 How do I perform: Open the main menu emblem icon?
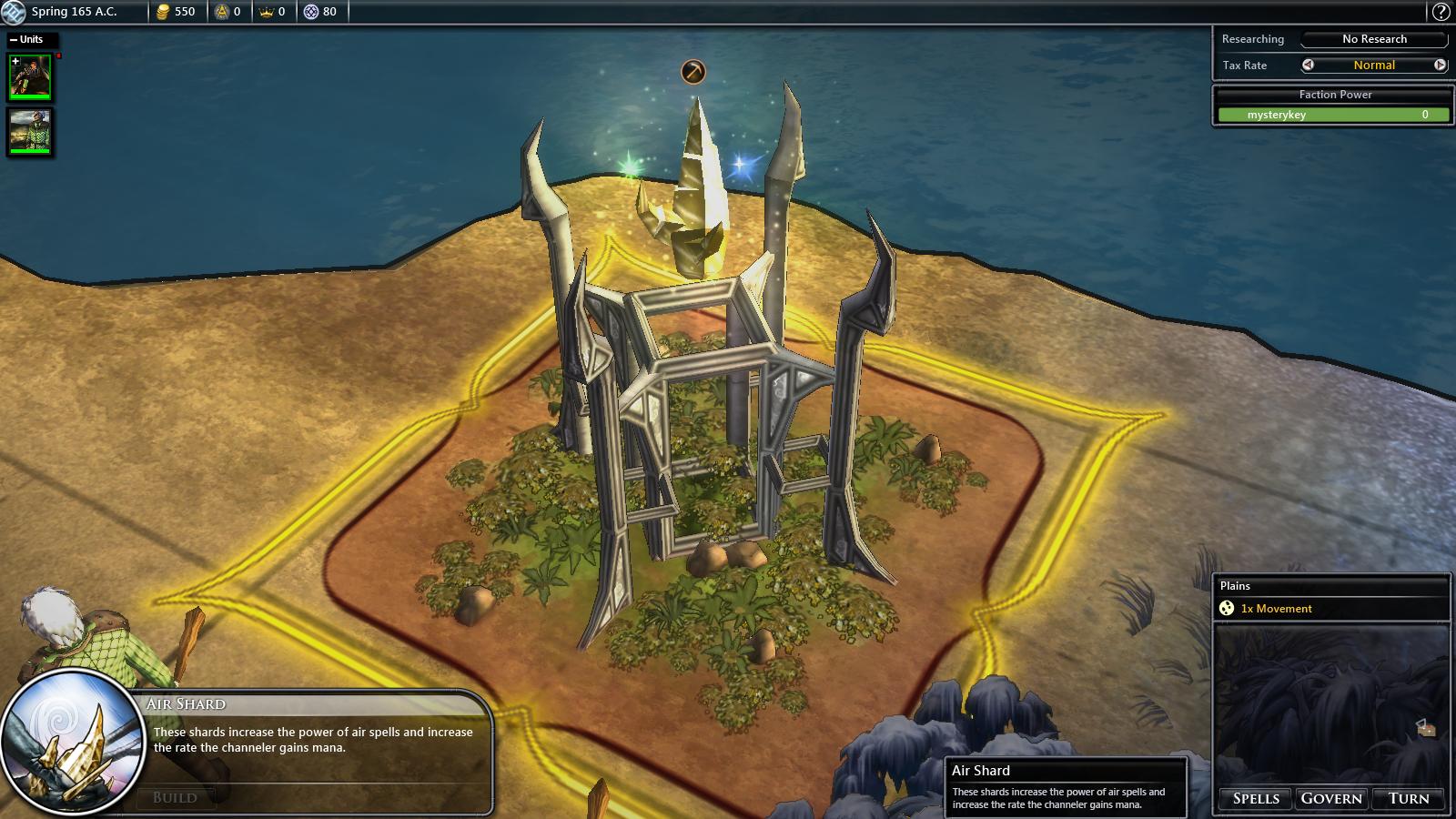pos(13,12)
